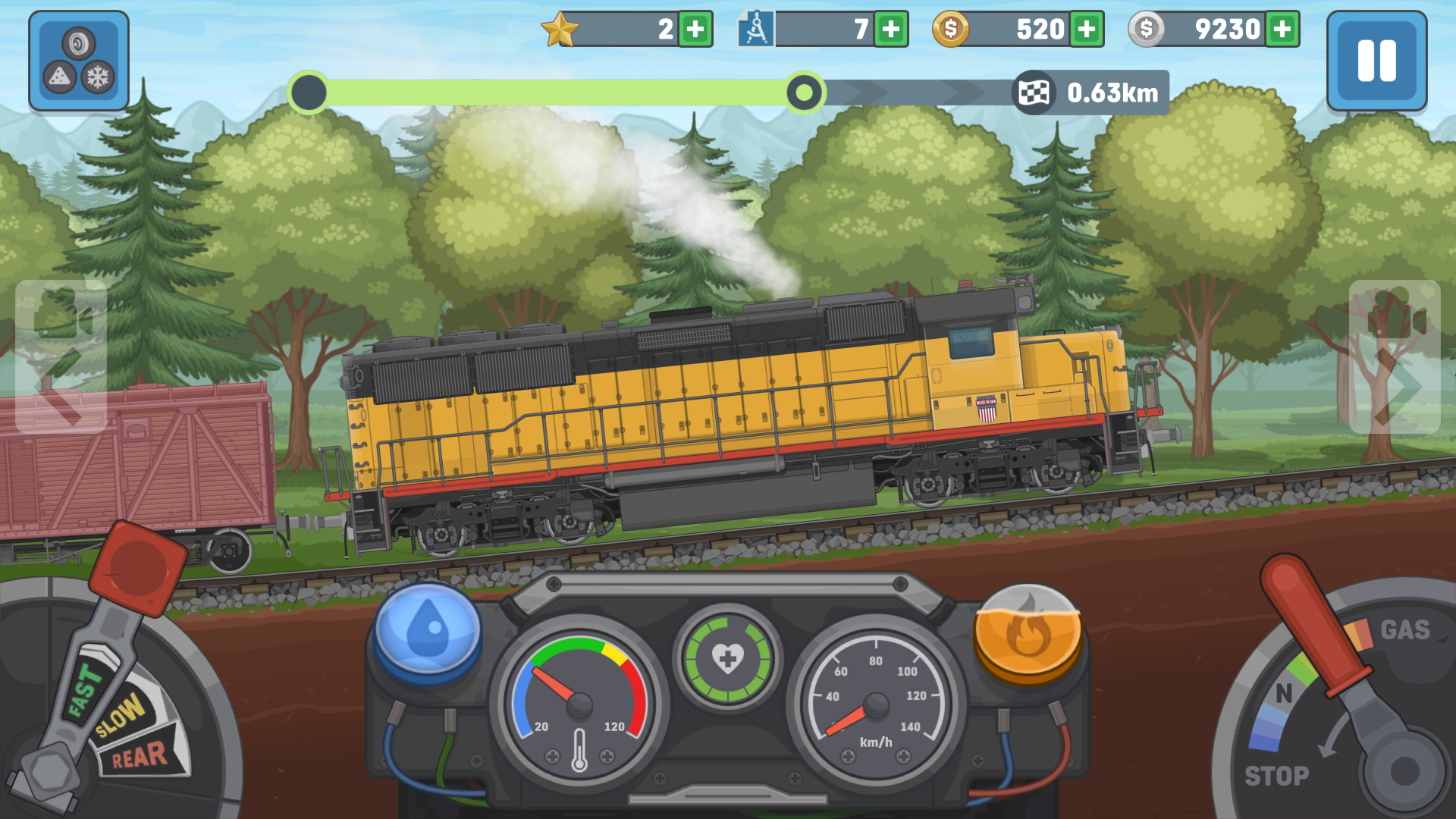The image size is (1456, 819).
Task: Add more coins via the green plus
Action: coord(1087,30)
